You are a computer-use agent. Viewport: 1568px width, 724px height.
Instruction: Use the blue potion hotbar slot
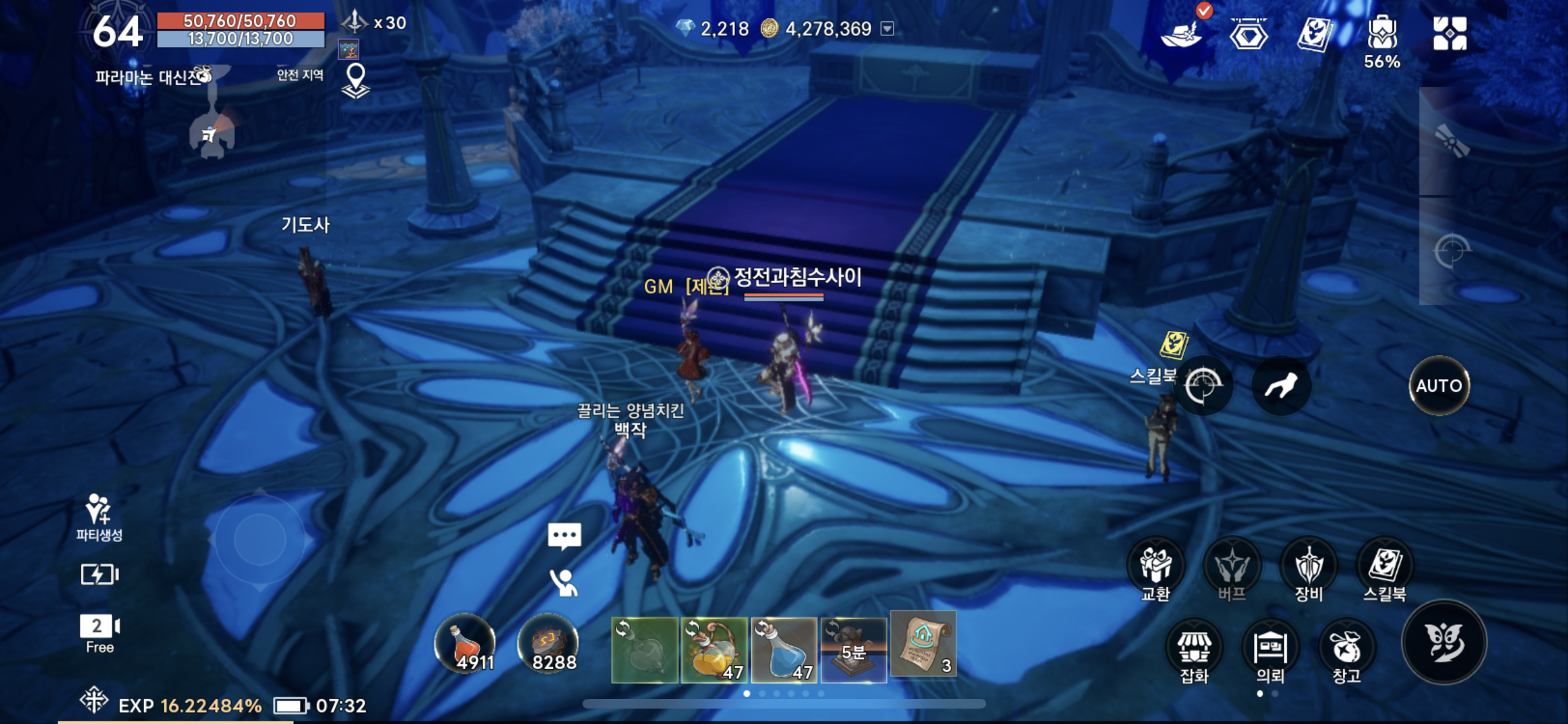pos(784,649)
